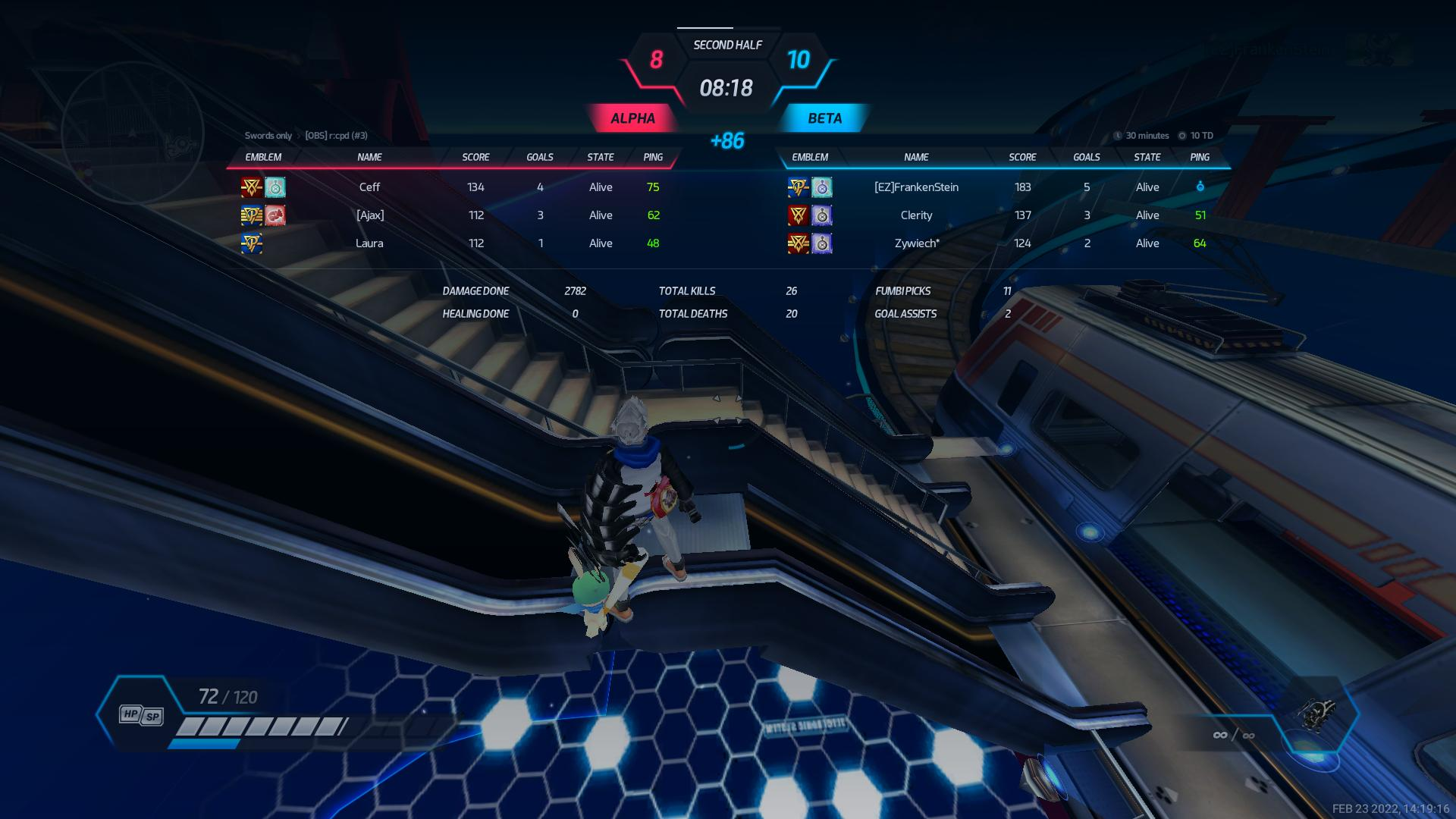This screenshot has width=1456, height=819.
Task: Select player Ceff in the Alpha list
Action: 369,187
